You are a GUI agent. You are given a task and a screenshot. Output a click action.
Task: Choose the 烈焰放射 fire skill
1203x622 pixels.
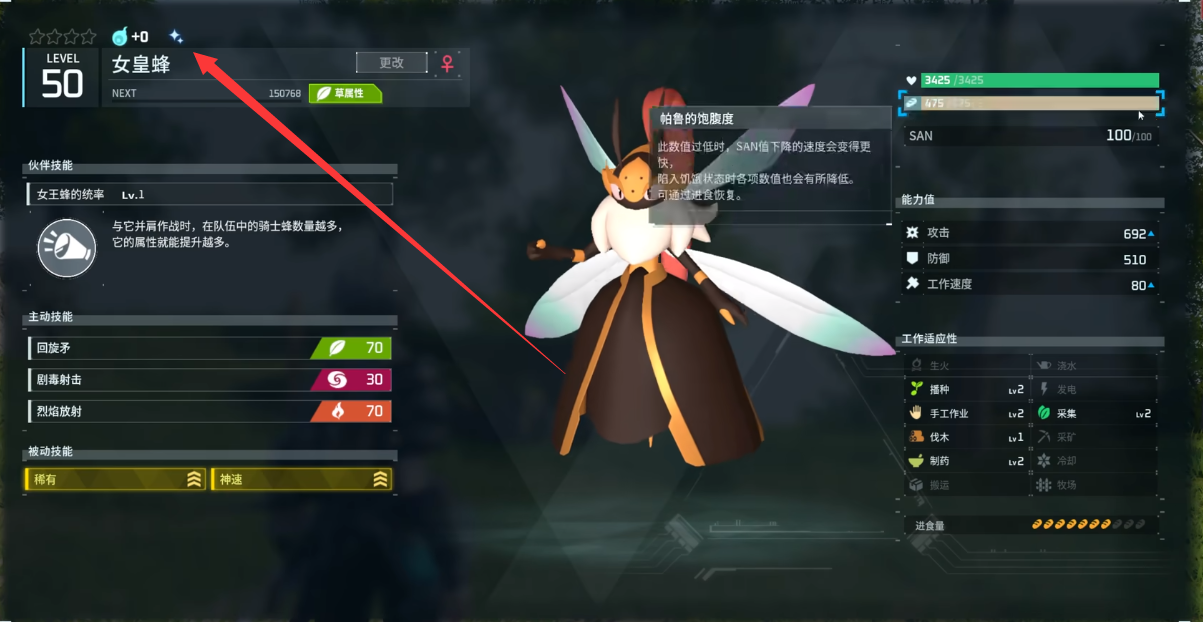click(x=209, y=411)
